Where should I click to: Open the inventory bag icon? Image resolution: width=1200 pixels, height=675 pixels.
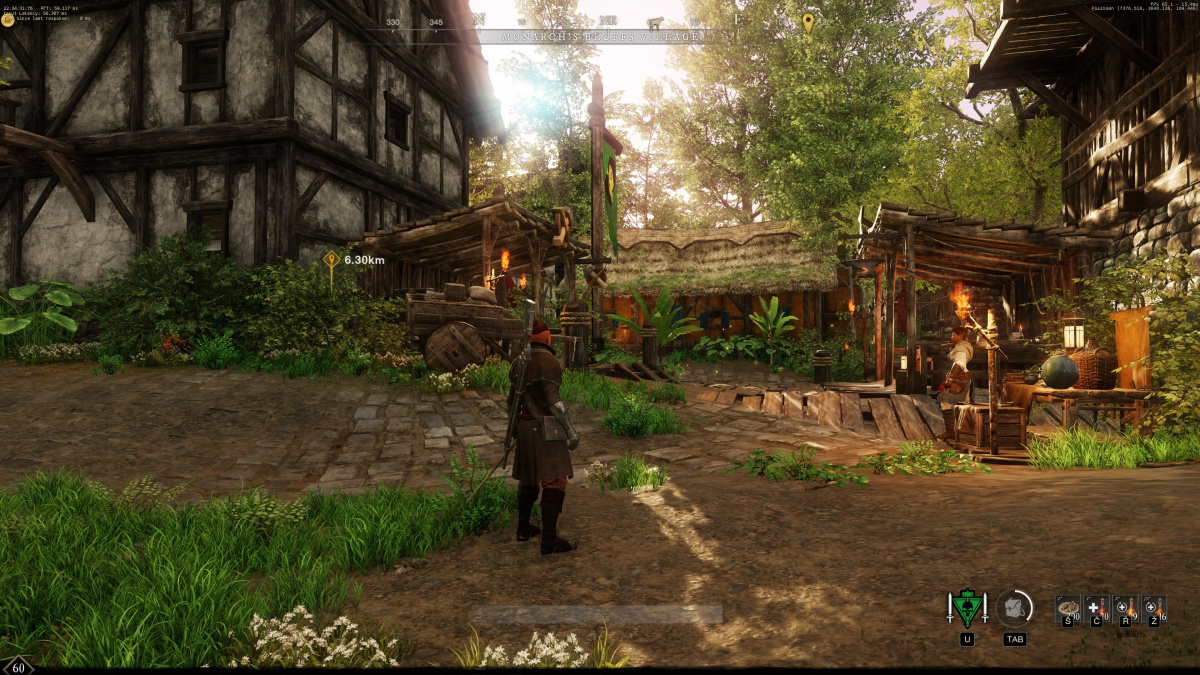tap(1015, 608)
